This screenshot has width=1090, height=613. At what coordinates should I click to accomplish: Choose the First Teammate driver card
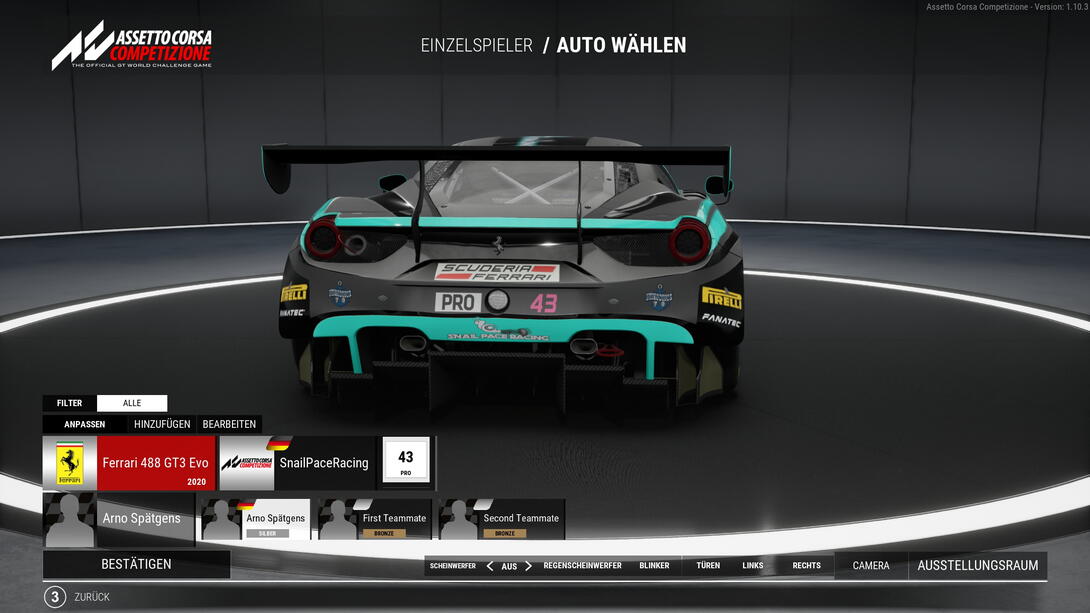[x=376, y=520]
